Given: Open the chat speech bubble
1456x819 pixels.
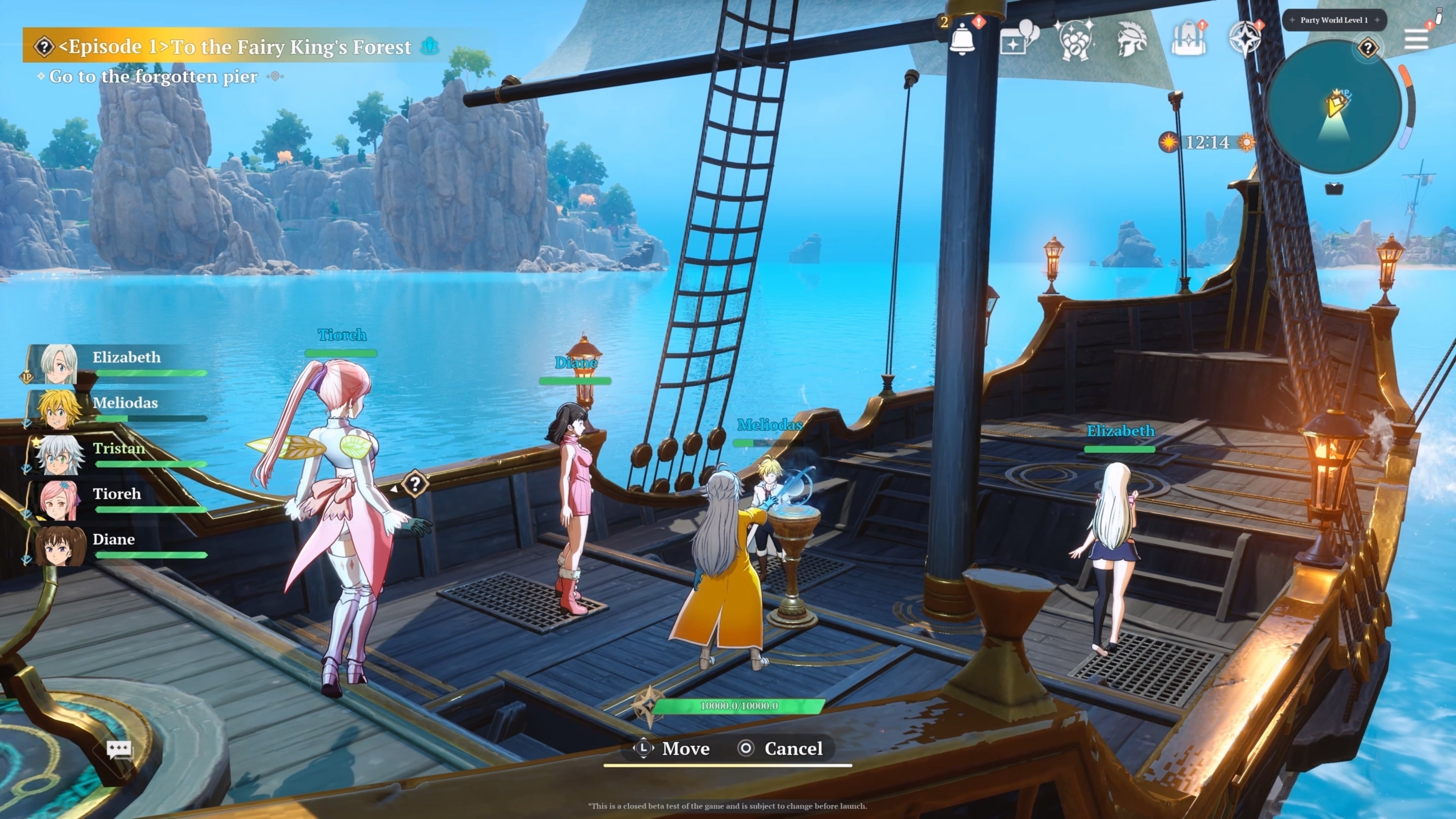Looking at the screenshot, I should (x=119, y=750).
